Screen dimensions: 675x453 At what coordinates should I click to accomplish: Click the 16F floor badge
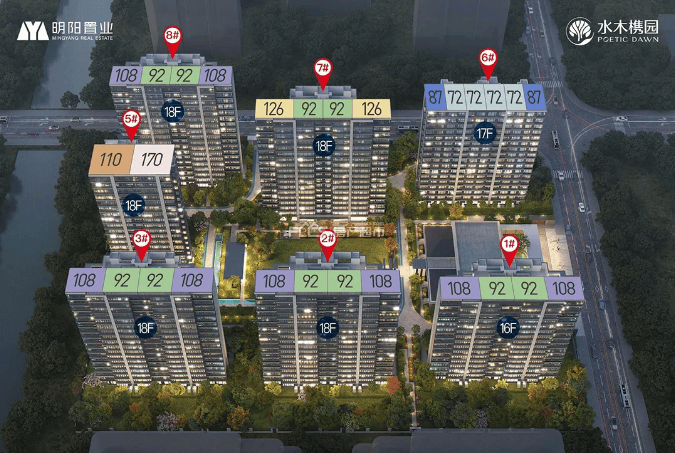click(x=508, y=326)
